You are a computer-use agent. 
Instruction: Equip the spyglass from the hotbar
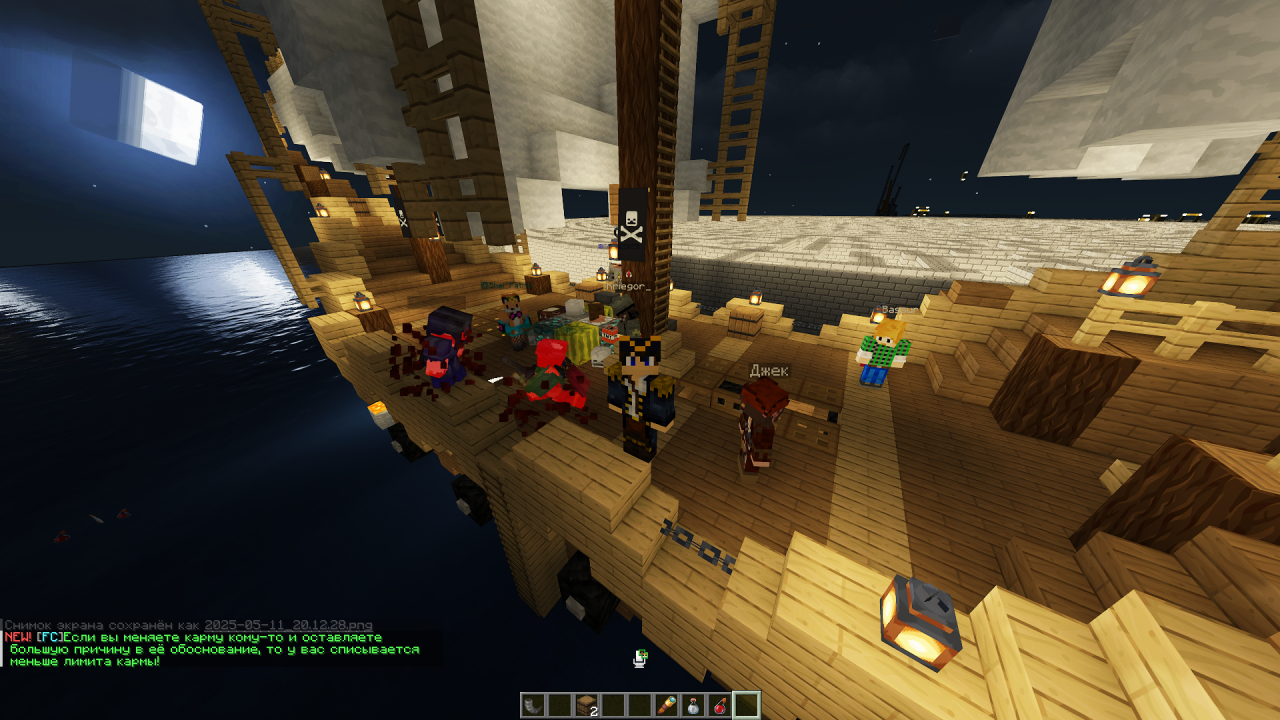(666, 705)
